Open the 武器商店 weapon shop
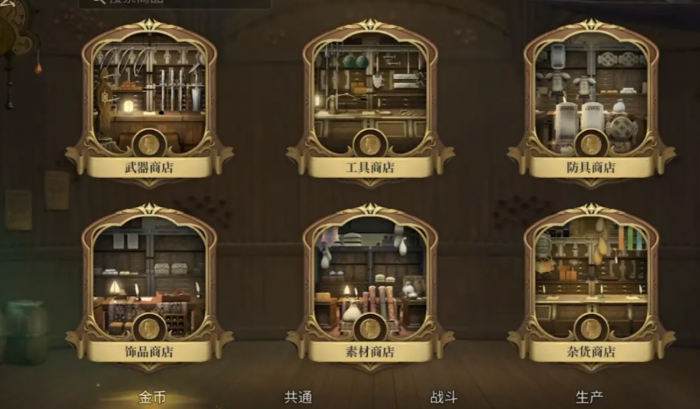This screenshot has width=700, height=409. 149,100
